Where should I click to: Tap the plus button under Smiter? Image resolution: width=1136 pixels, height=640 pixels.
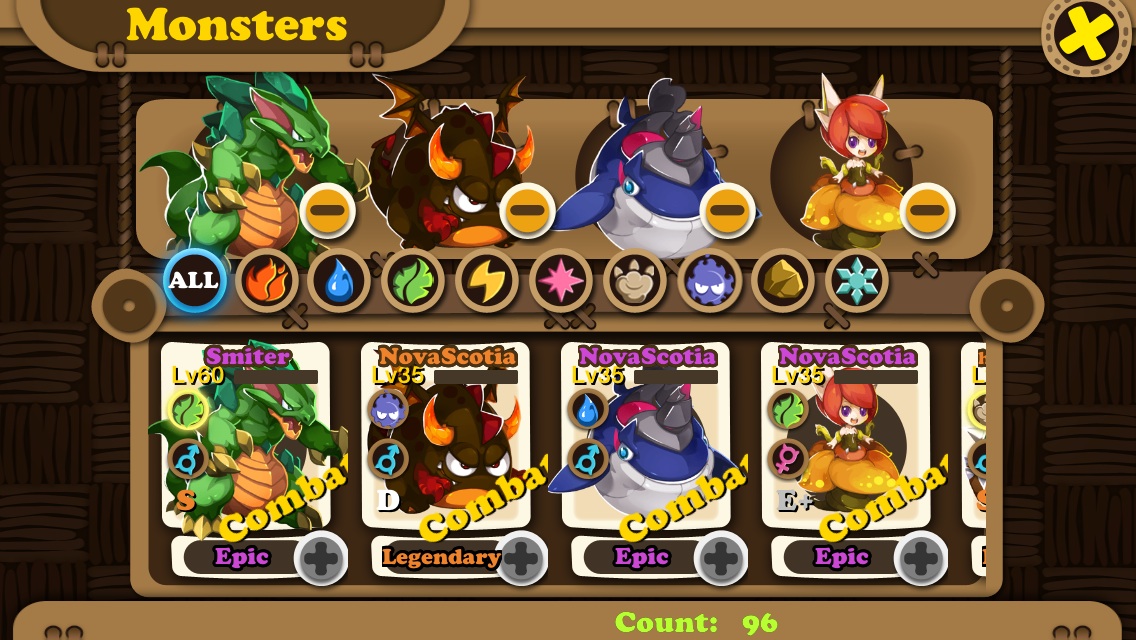click(321, 558)
